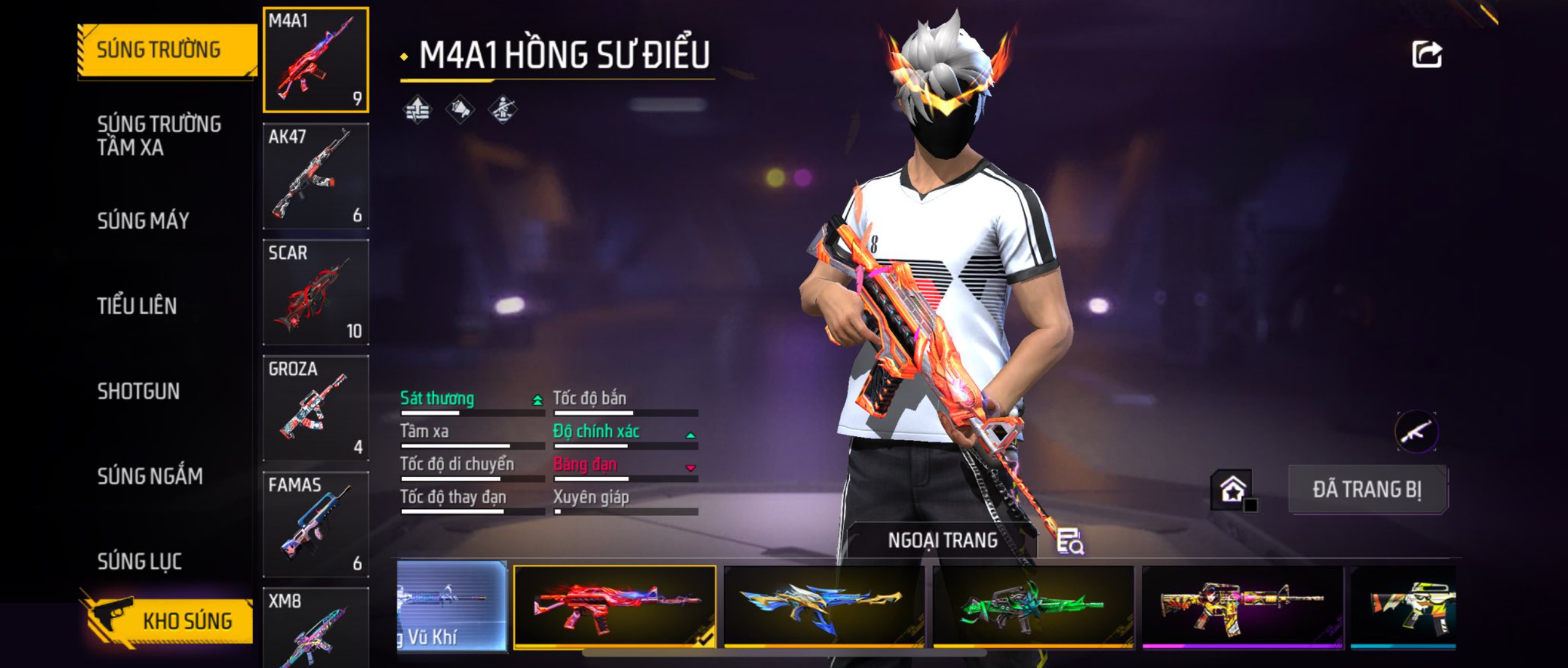The height and width of the screenshot is (668, 1568).
Task: Choose the Tiểu Liên category
Action: pos(137,306)
